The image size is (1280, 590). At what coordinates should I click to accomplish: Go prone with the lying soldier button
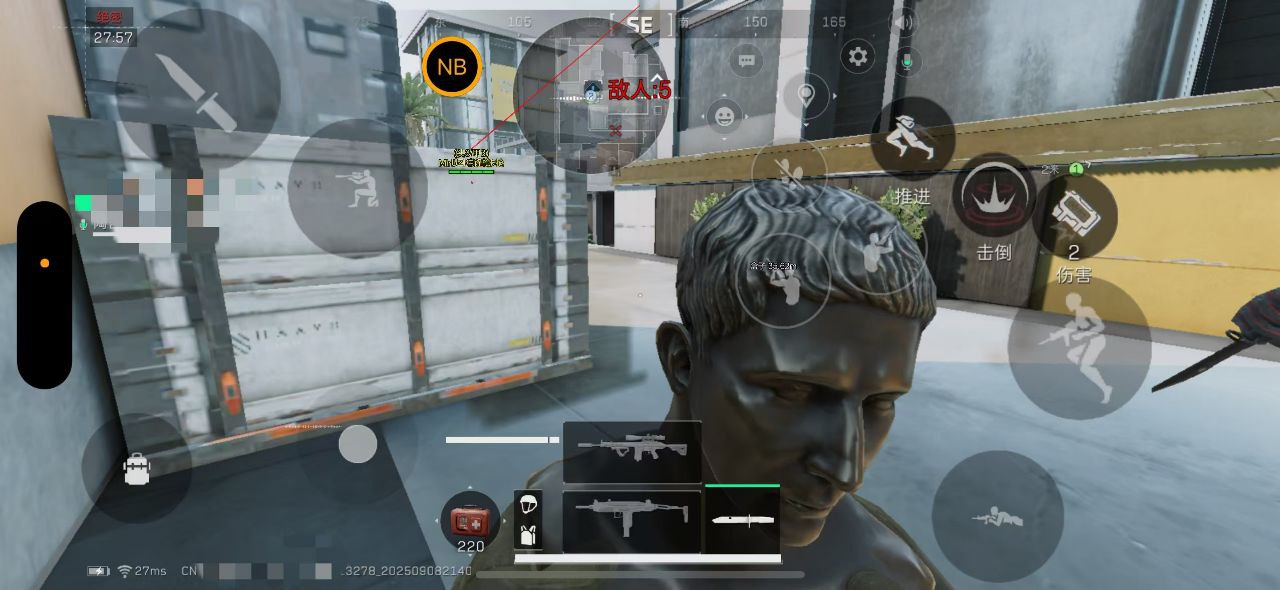[996, 516]
